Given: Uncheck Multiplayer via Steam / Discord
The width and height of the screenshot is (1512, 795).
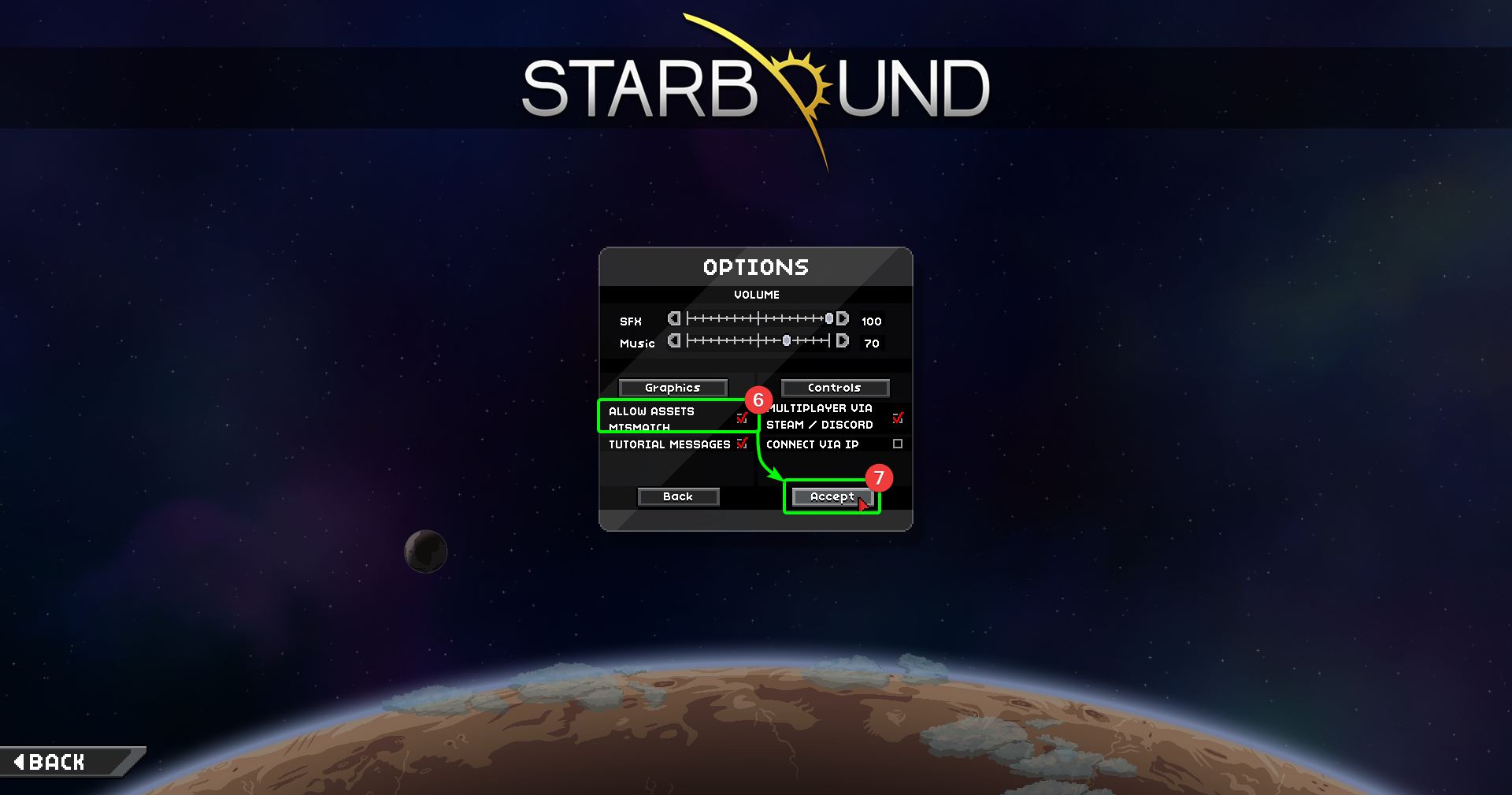Looking at the screenshot, I should 897,418.
